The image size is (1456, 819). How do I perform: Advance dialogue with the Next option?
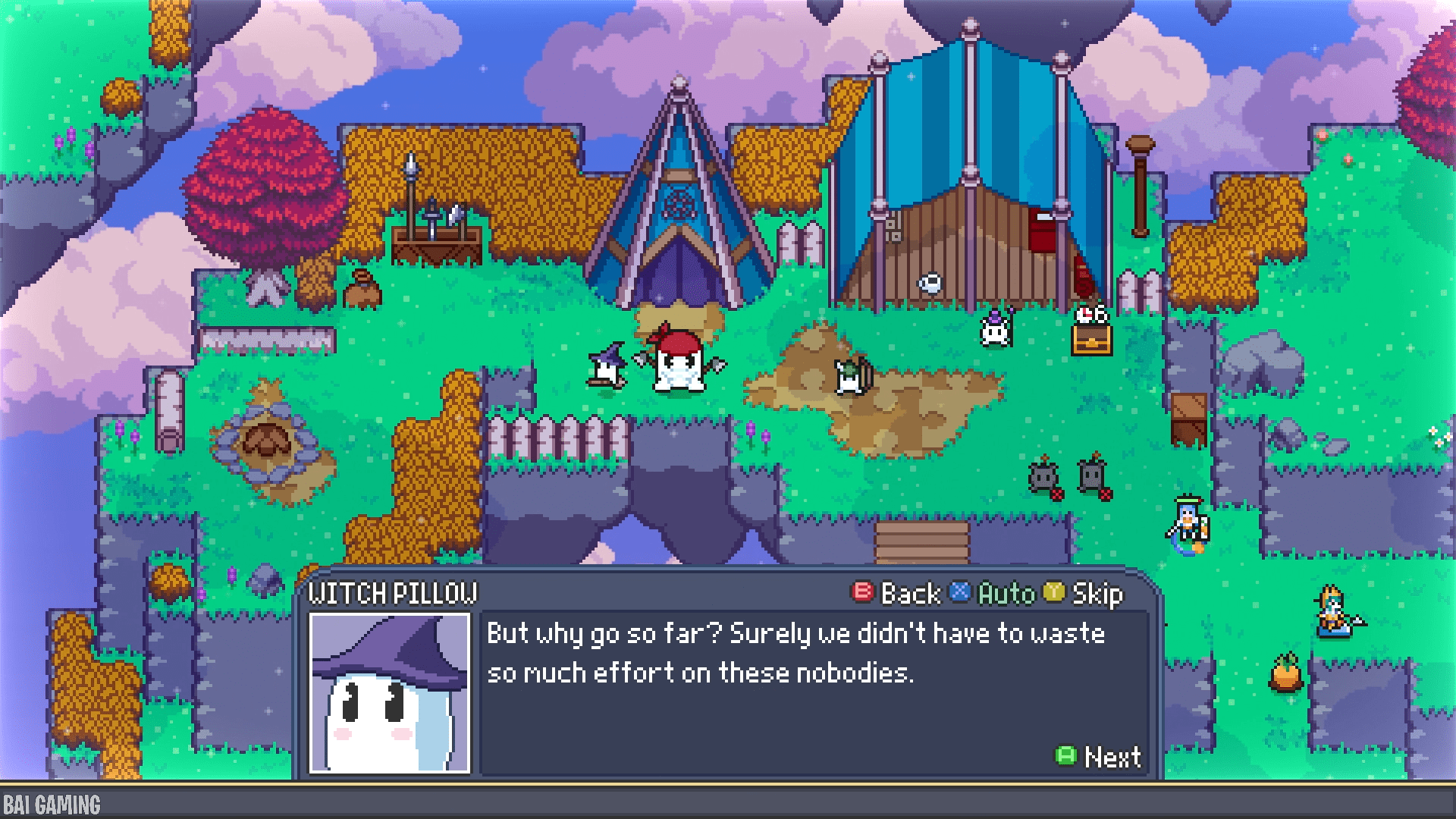pos(1099,756)
